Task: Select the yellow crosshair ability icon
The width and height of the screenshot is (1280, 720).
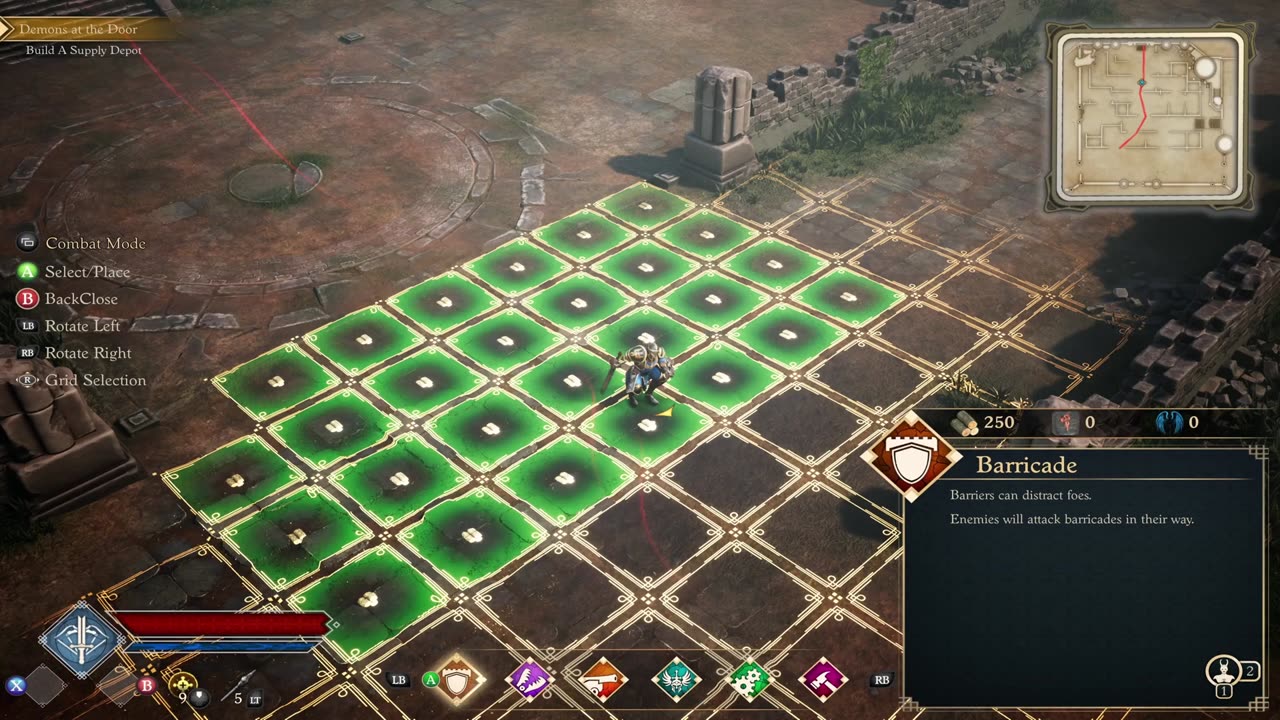Action: pos(182,684)
